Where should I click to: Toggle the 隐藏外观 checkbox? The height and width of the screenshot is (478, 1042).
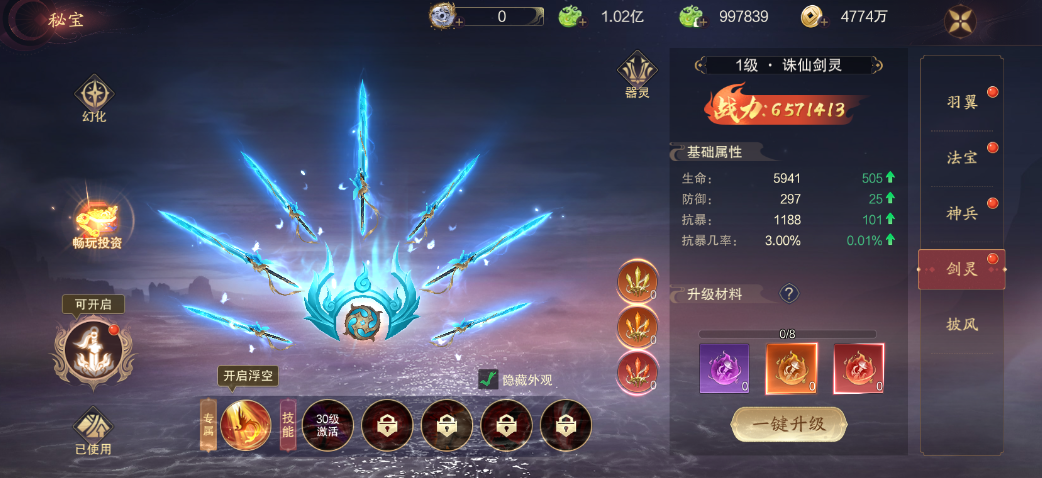488,379
